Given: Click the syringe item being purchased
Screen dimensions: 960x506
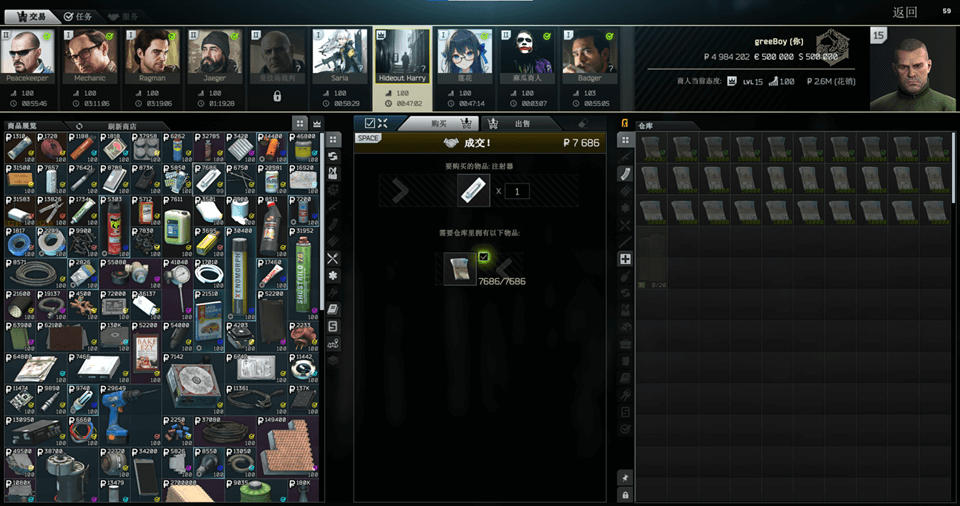Looking at the screenshot, I should 473,190.
